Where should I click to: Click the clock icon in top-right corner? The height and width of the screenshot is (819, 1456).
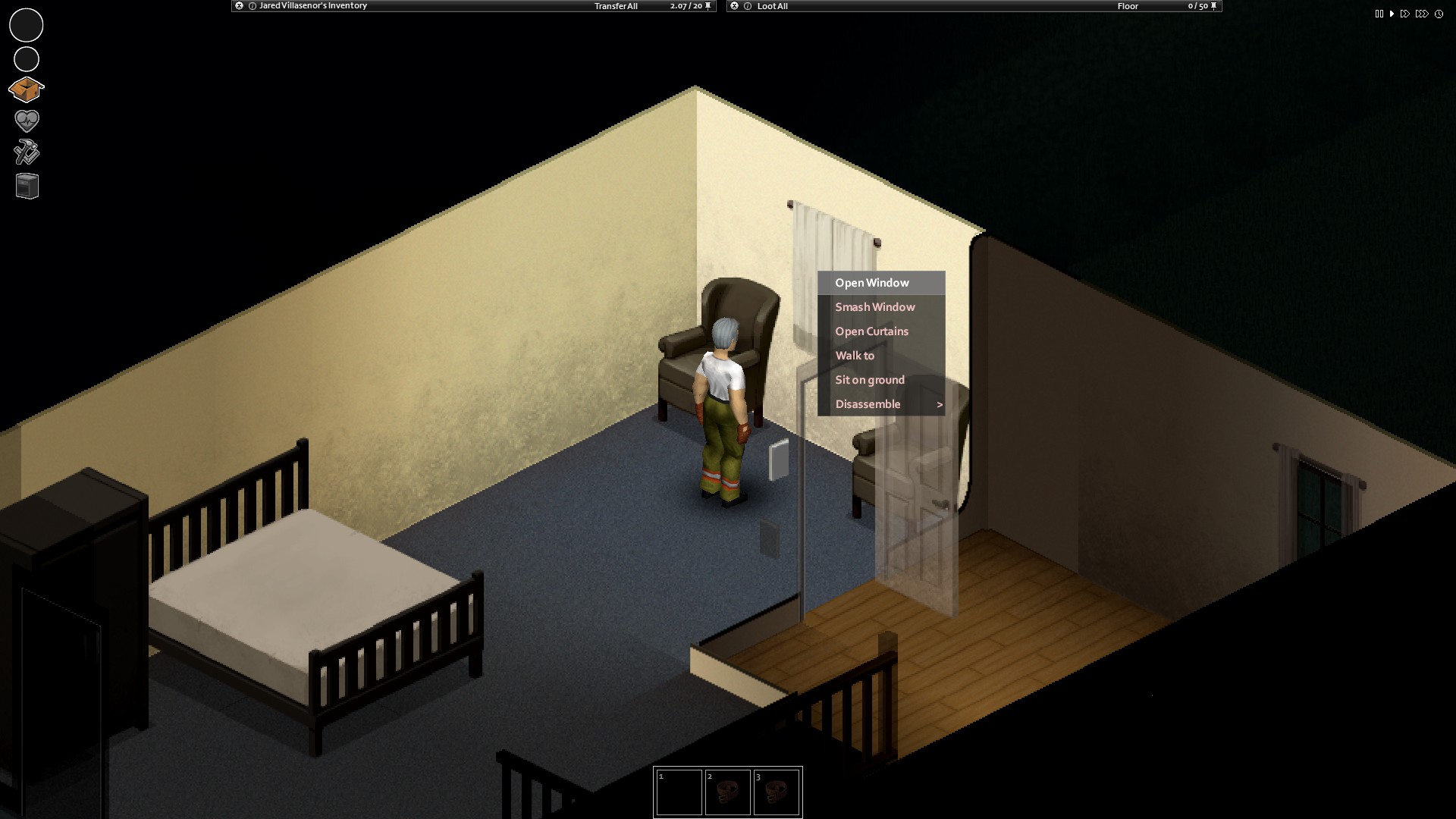[x=1438, y=13]
